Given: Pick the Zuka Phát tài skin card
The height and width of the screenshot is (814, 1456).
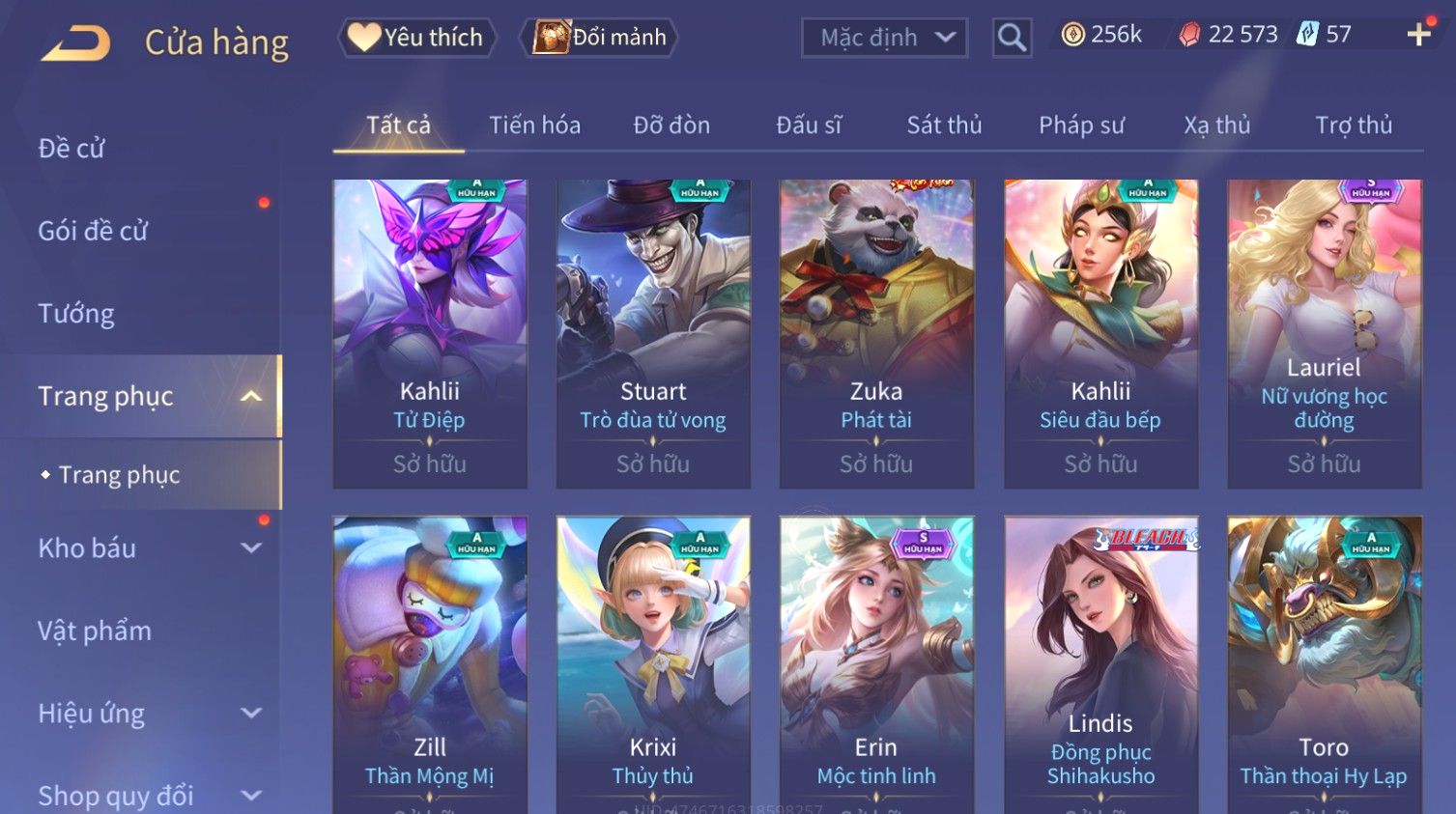Looking at the screenshot, I should coord(876,333).
